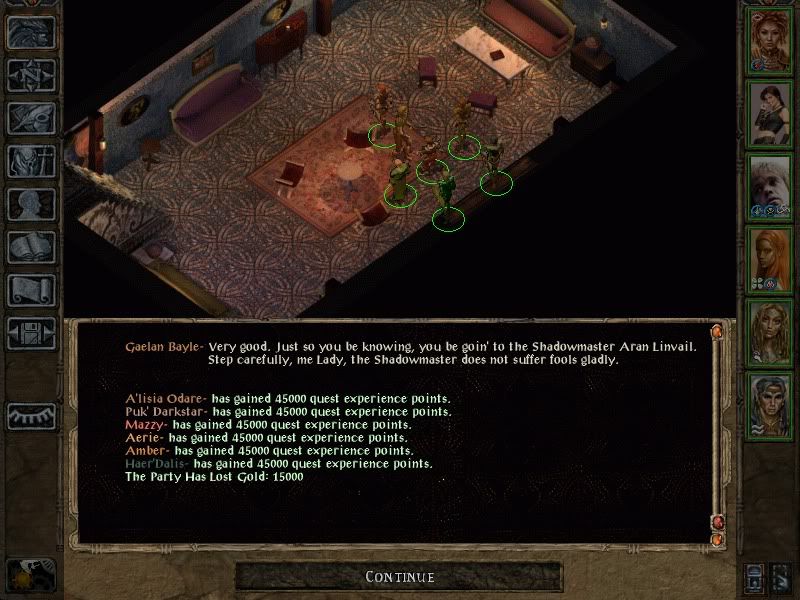The height and width of the screenshot is (600, 800).
Task: Open the mage spellbook with the open-book button
Action: point(31,247)
